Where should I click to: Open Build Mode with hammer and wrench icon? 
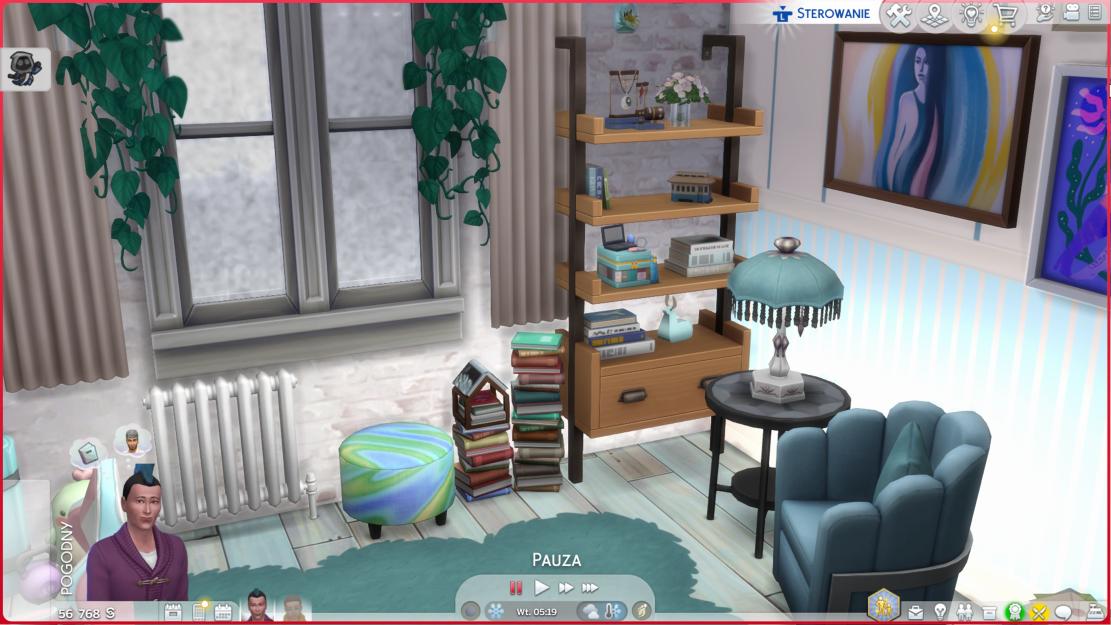[x=899, y=16]
